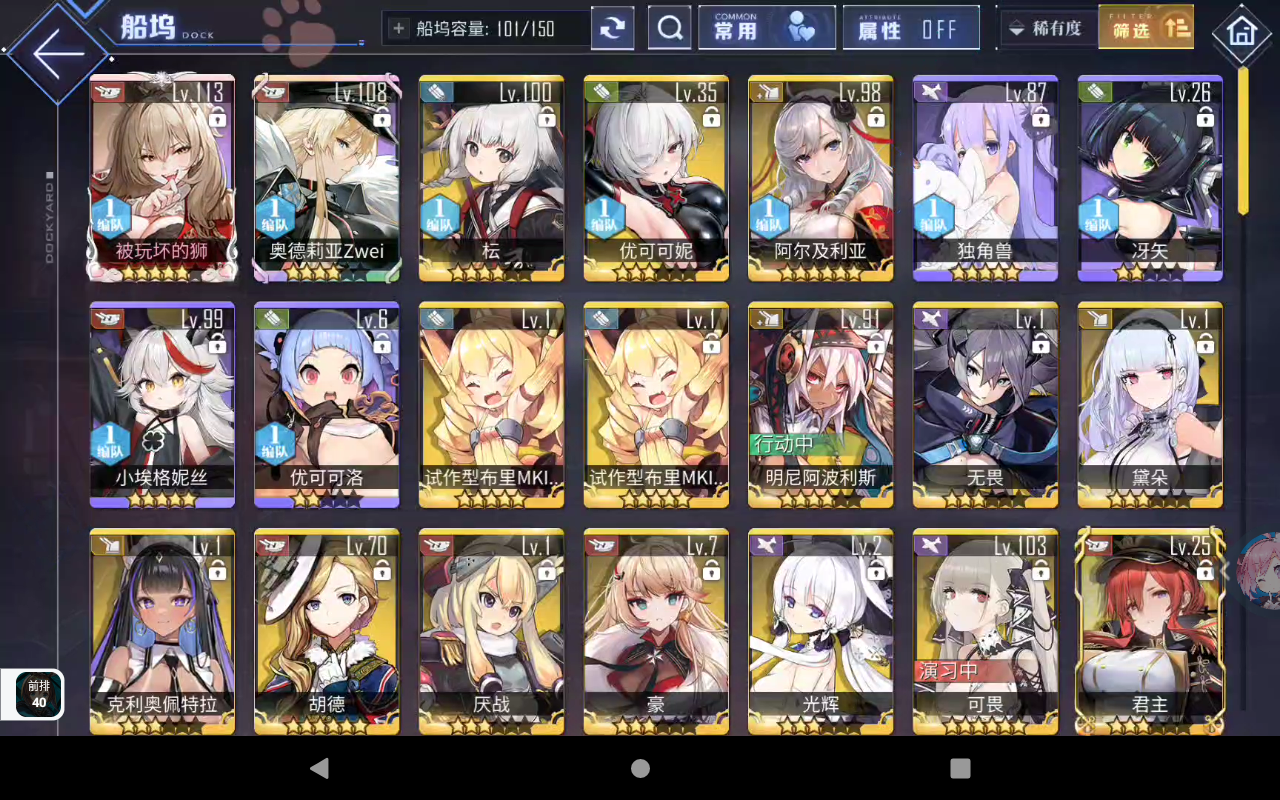
Task: Open the search magnifier tool
Action: (669, 27)
